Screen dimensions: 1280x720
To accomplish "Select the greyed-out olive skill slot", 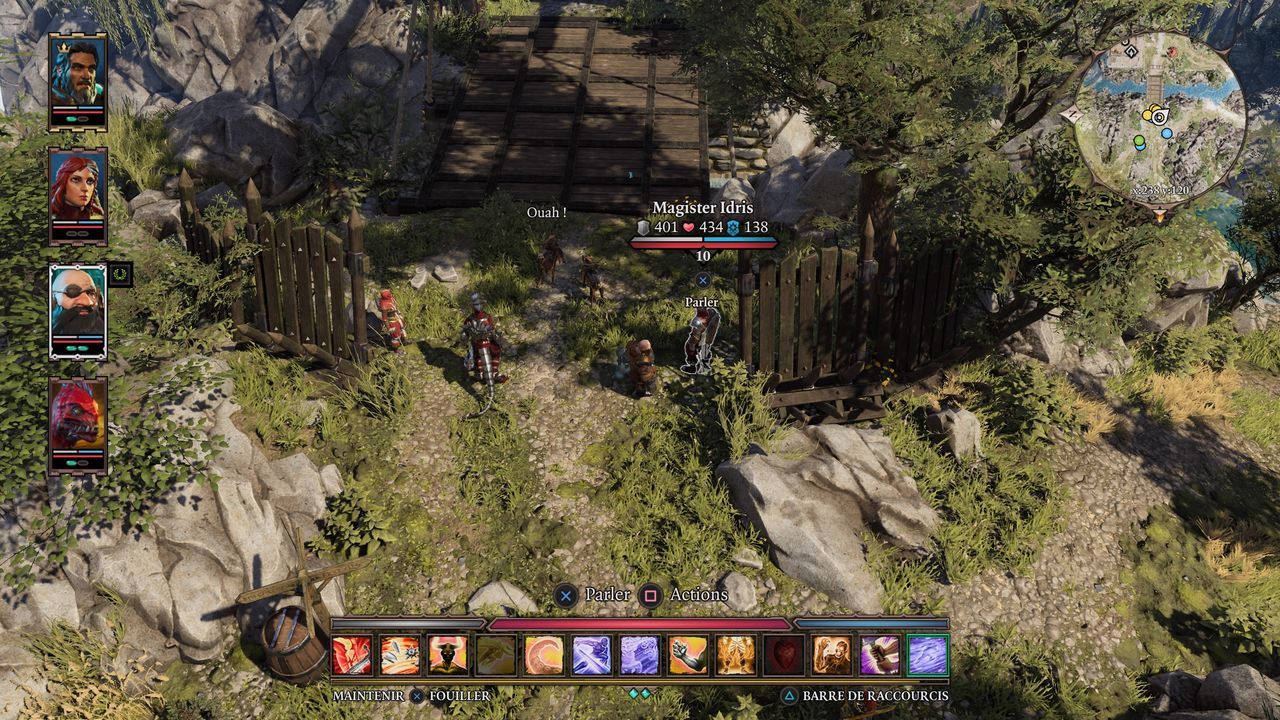I will click(x=496, y=655).
